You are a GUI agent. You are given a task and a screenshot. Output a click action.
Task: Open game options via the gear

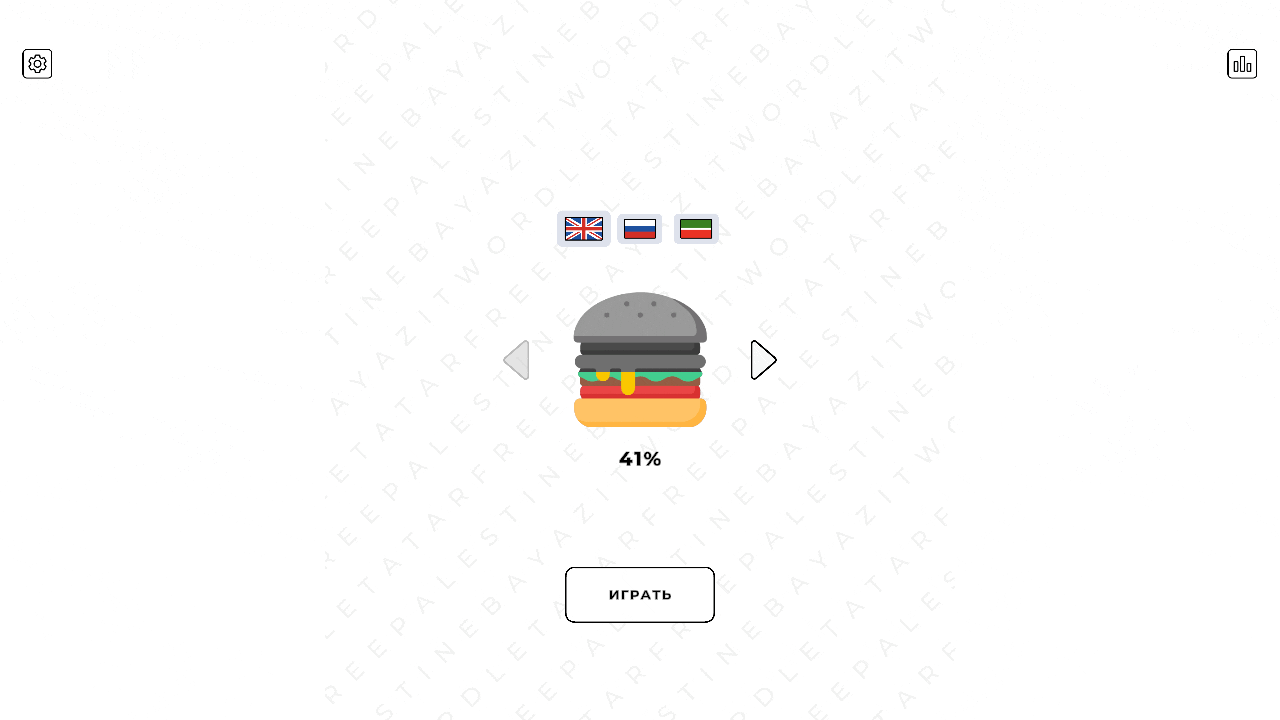[x=37, y=63]
